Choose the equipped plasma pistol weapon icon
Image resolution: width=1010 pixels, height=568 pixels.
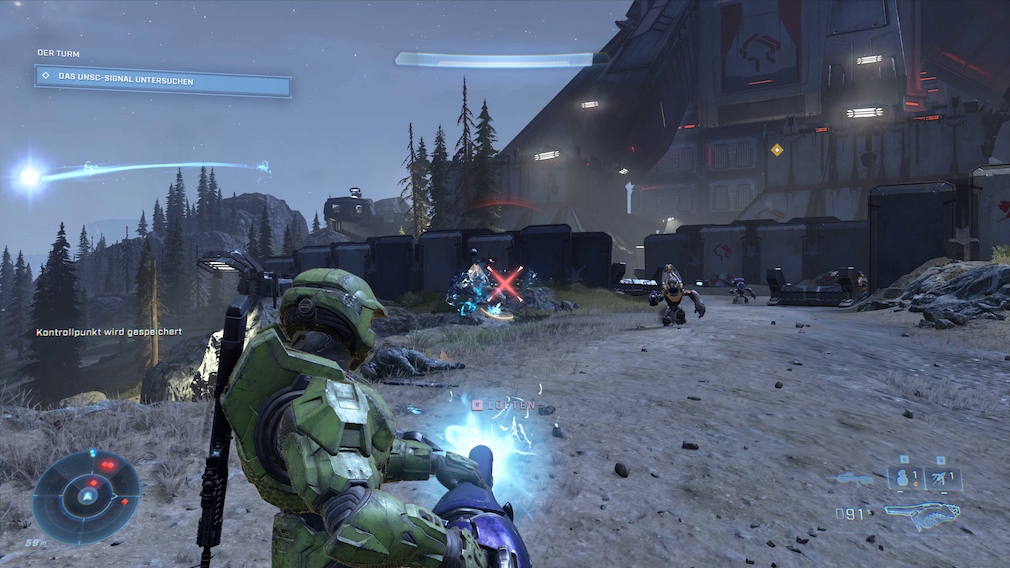(x=922, y=515)
